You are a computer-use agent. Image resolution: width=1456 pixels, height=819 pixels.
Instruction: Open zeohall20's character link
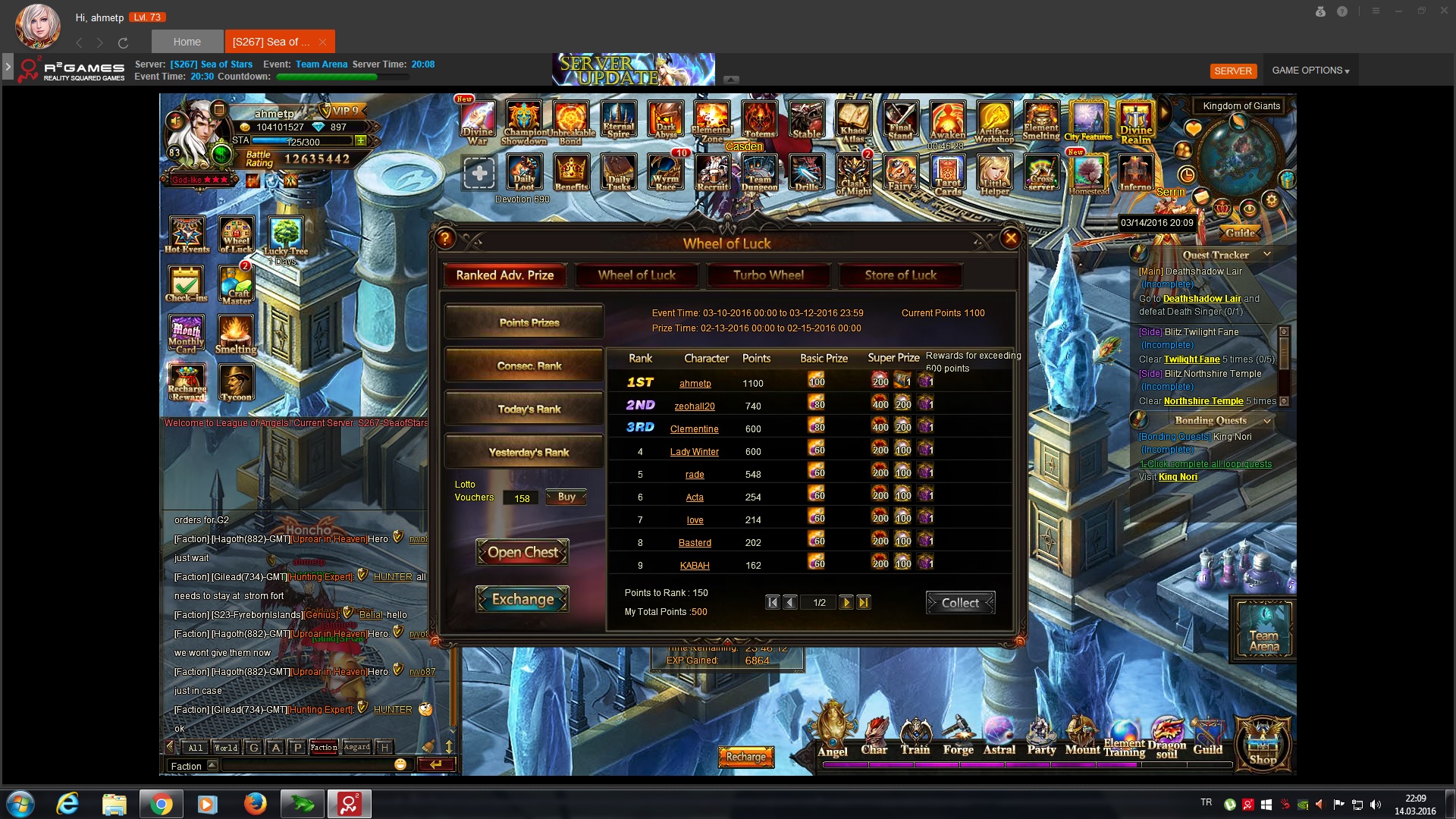coord(695,406)
